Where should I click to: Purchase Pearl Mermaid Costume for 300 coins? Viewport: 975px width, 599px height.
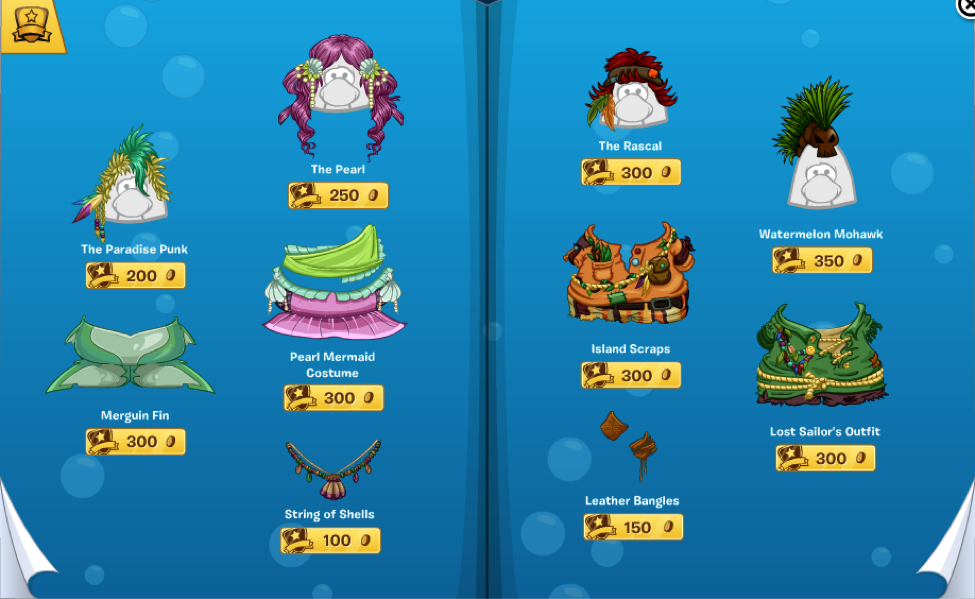(334, 398)
